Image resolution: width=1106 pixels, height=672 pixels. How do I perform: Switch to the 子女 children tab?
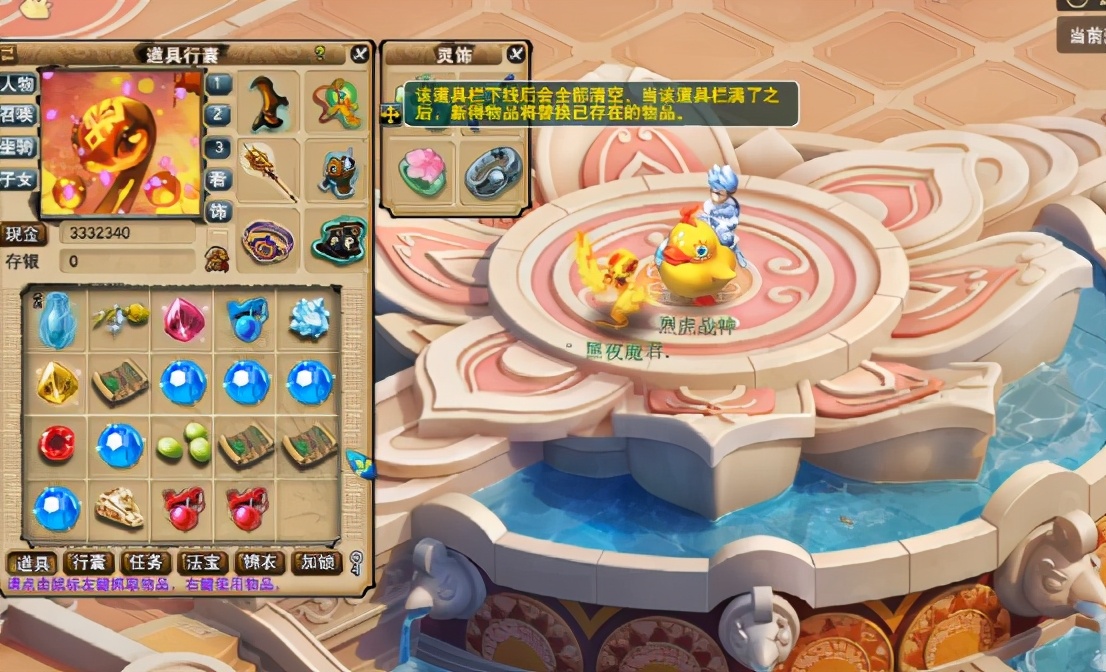[x=17, y=180]
